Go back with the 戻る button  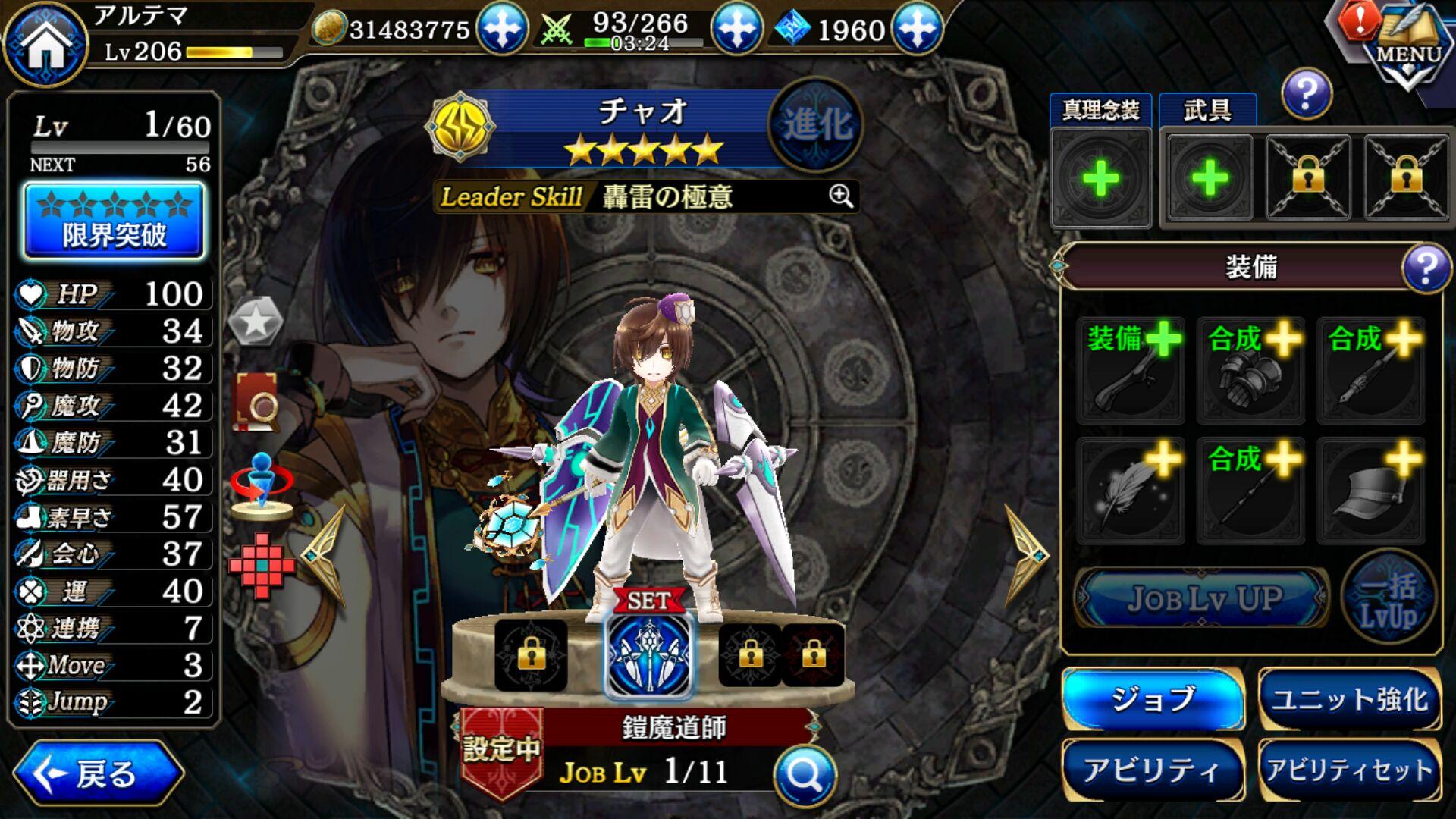(x=99, y=773)
